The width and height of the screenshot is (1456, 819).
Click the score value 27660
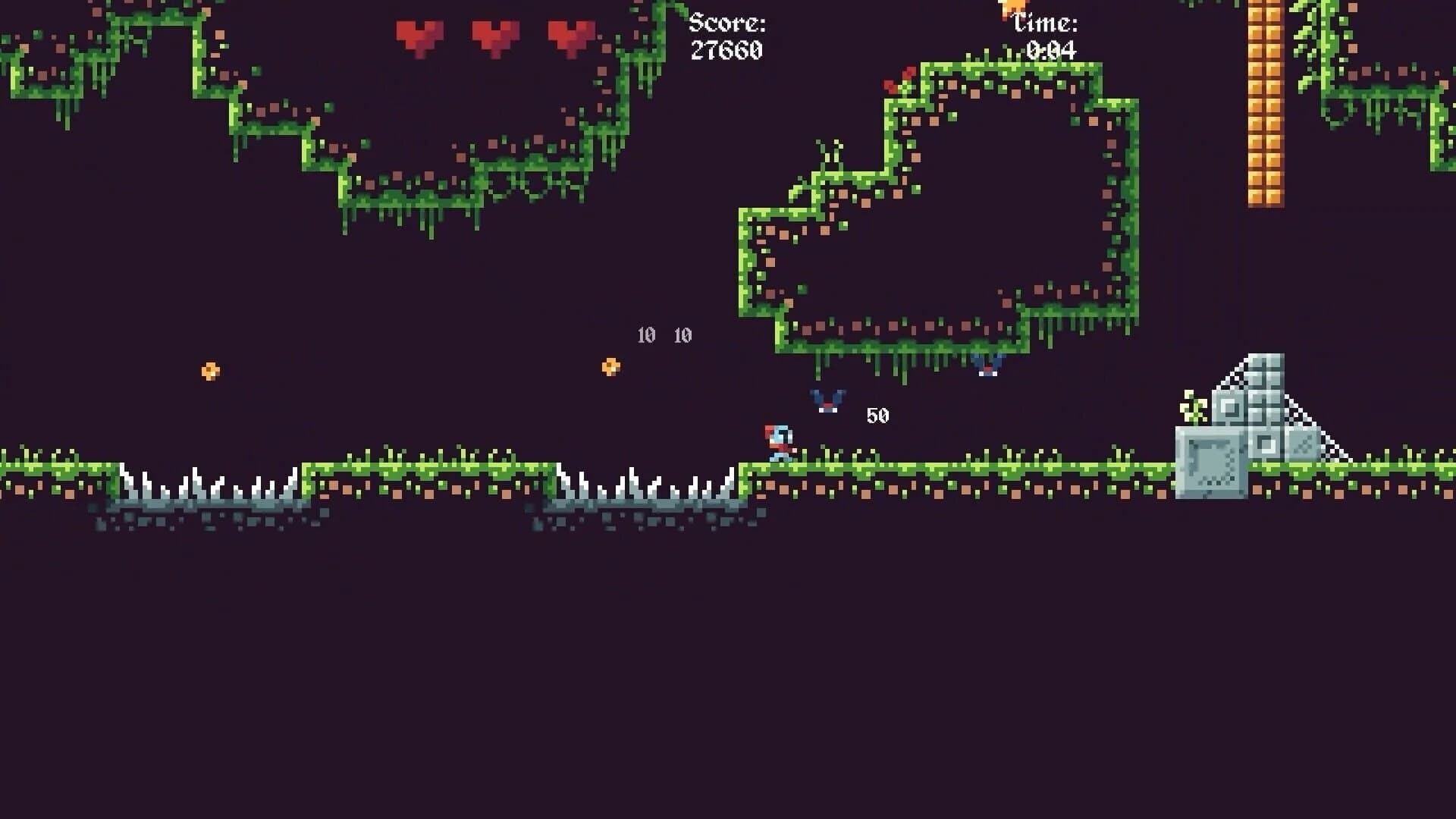[726, 52]
